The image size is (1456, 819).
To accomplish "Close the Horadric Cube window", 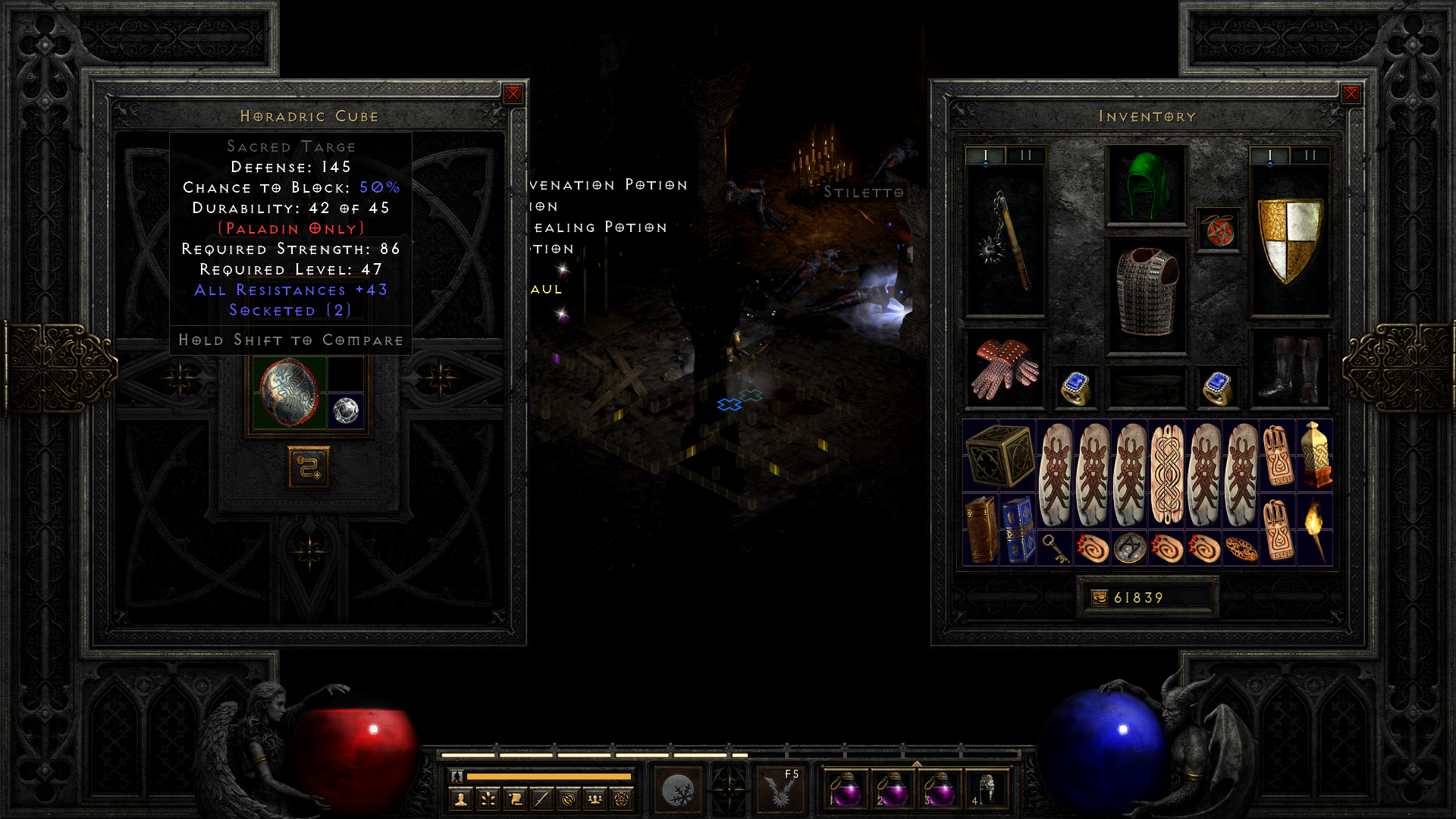I will point(513,94).
